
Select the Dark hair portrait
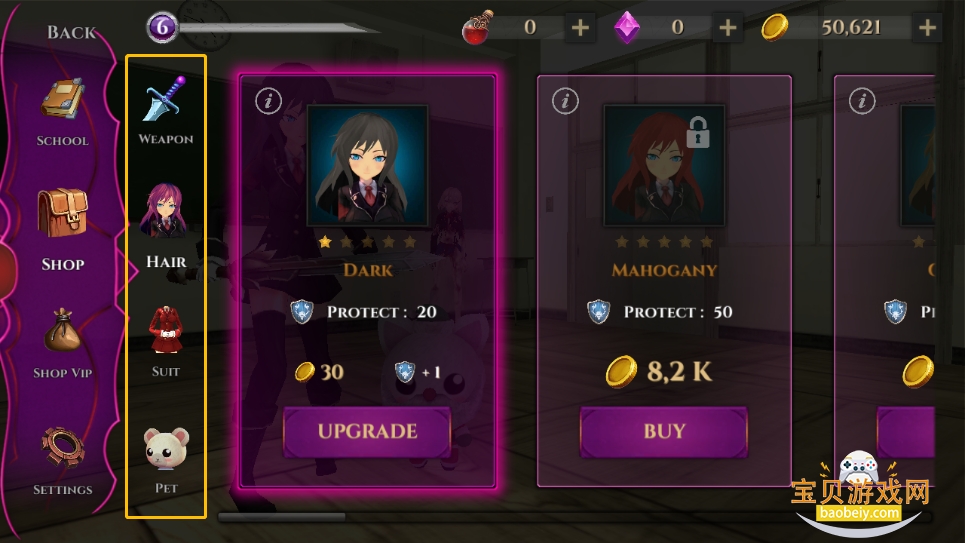click(367, 166)
